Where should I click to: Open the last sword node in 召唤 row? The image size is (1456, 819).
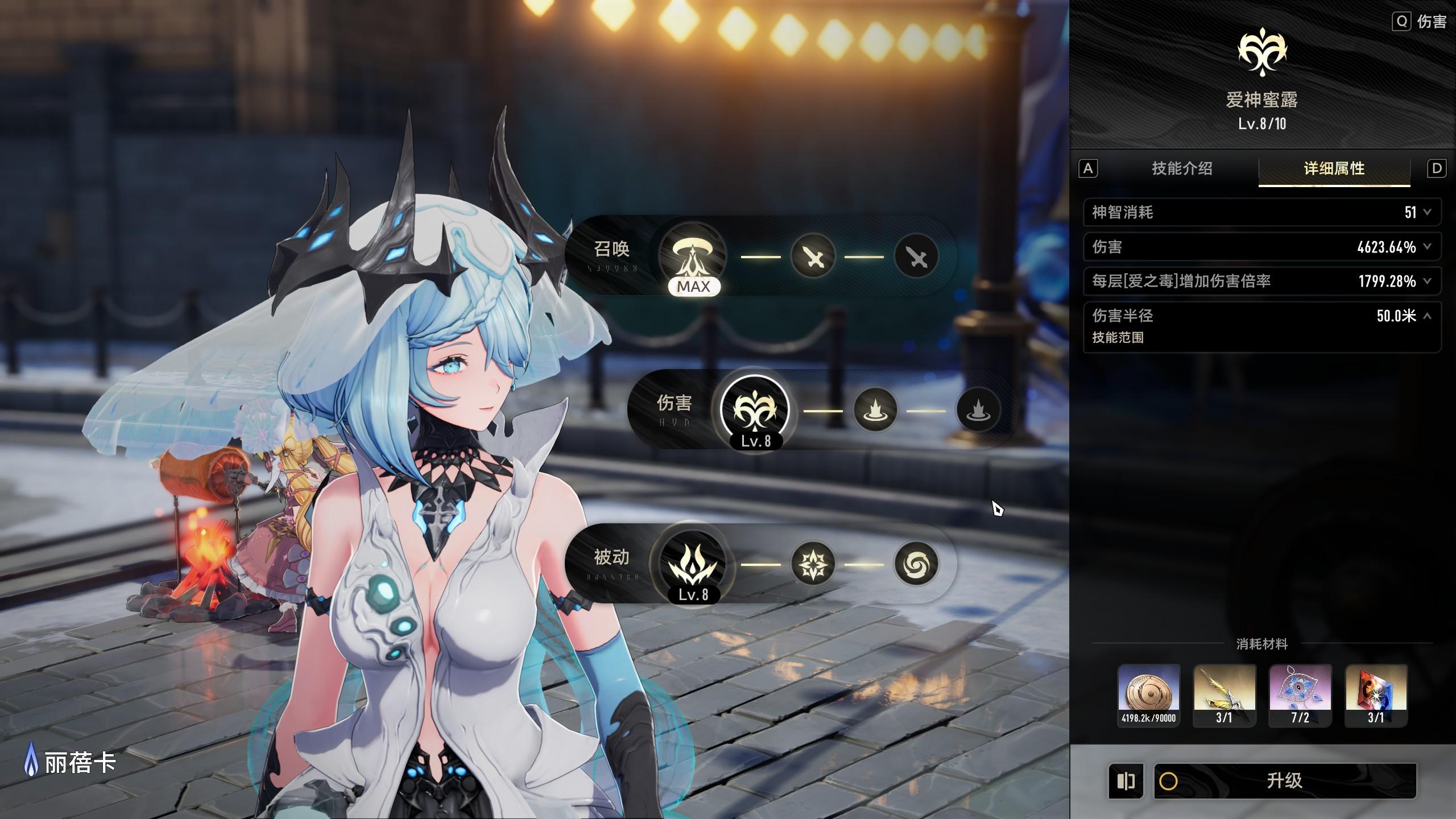(x=916, y=257)
